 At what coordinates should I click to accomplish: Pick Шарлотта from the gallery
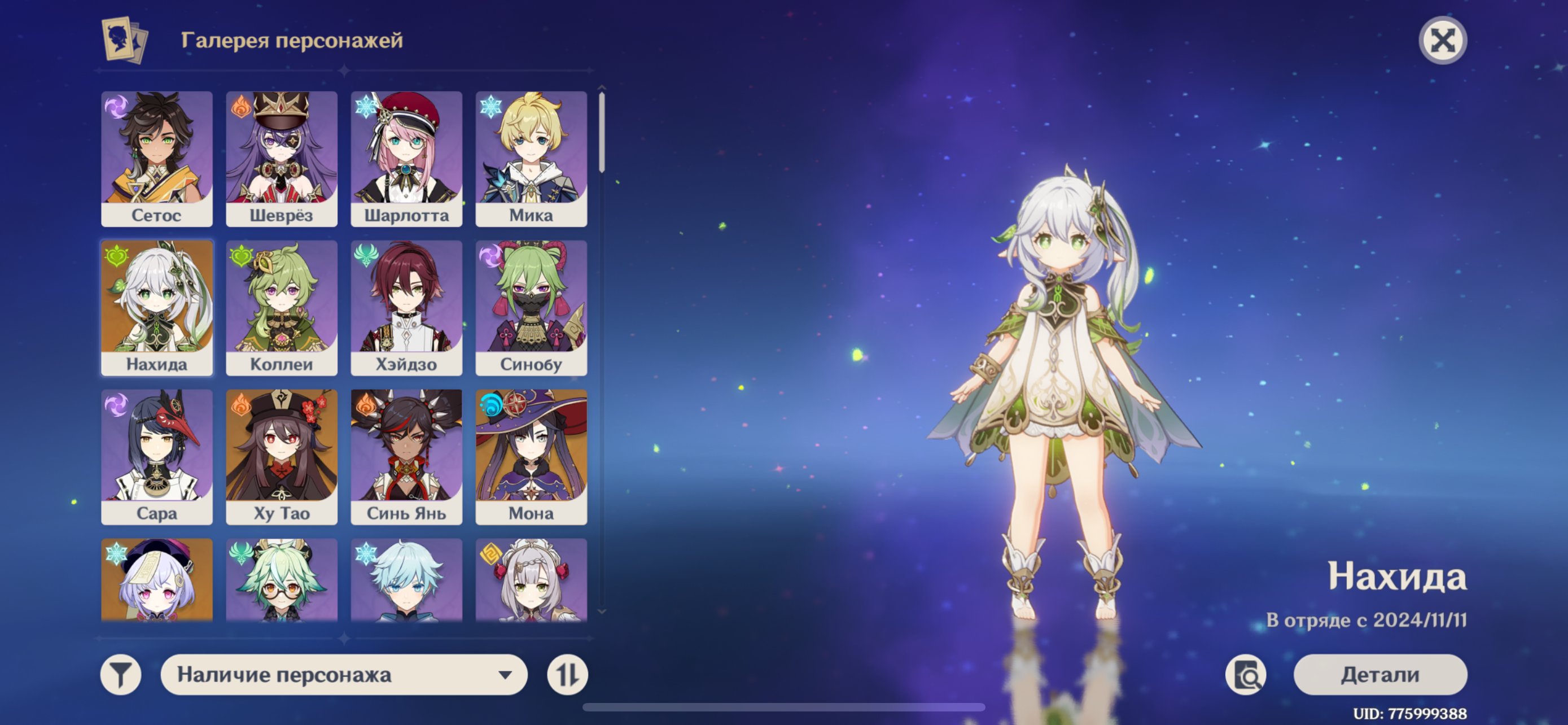[x=406, y=158]
